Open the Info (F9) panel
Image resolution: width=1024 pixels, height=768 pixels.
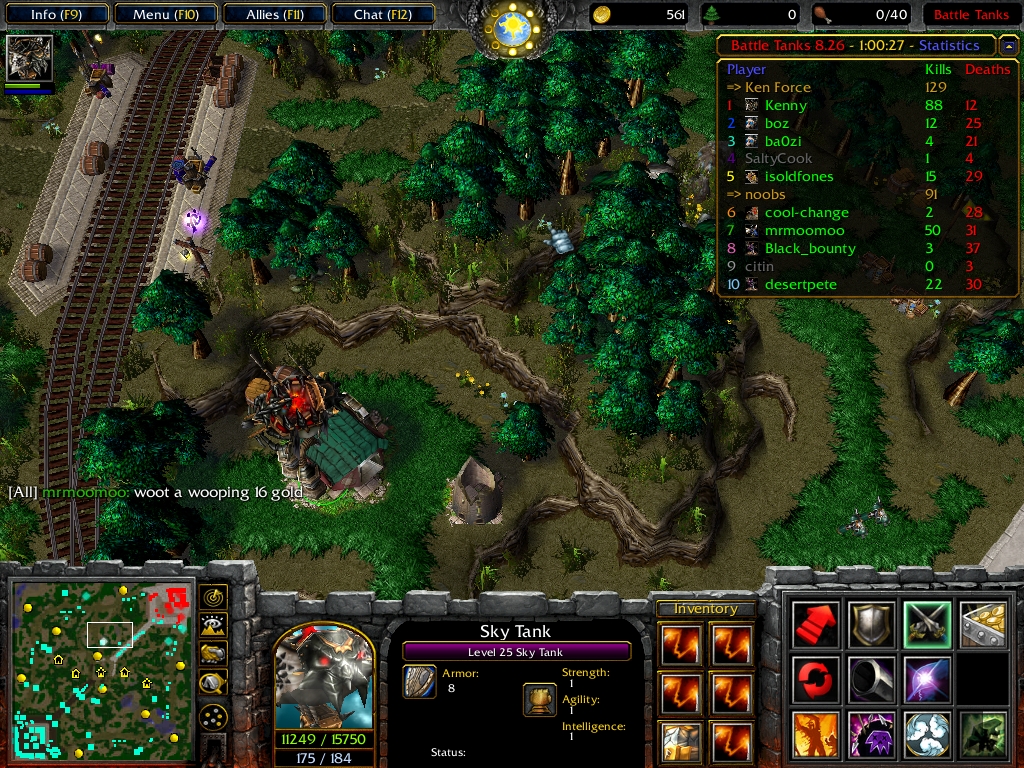[x=55, y=15]
